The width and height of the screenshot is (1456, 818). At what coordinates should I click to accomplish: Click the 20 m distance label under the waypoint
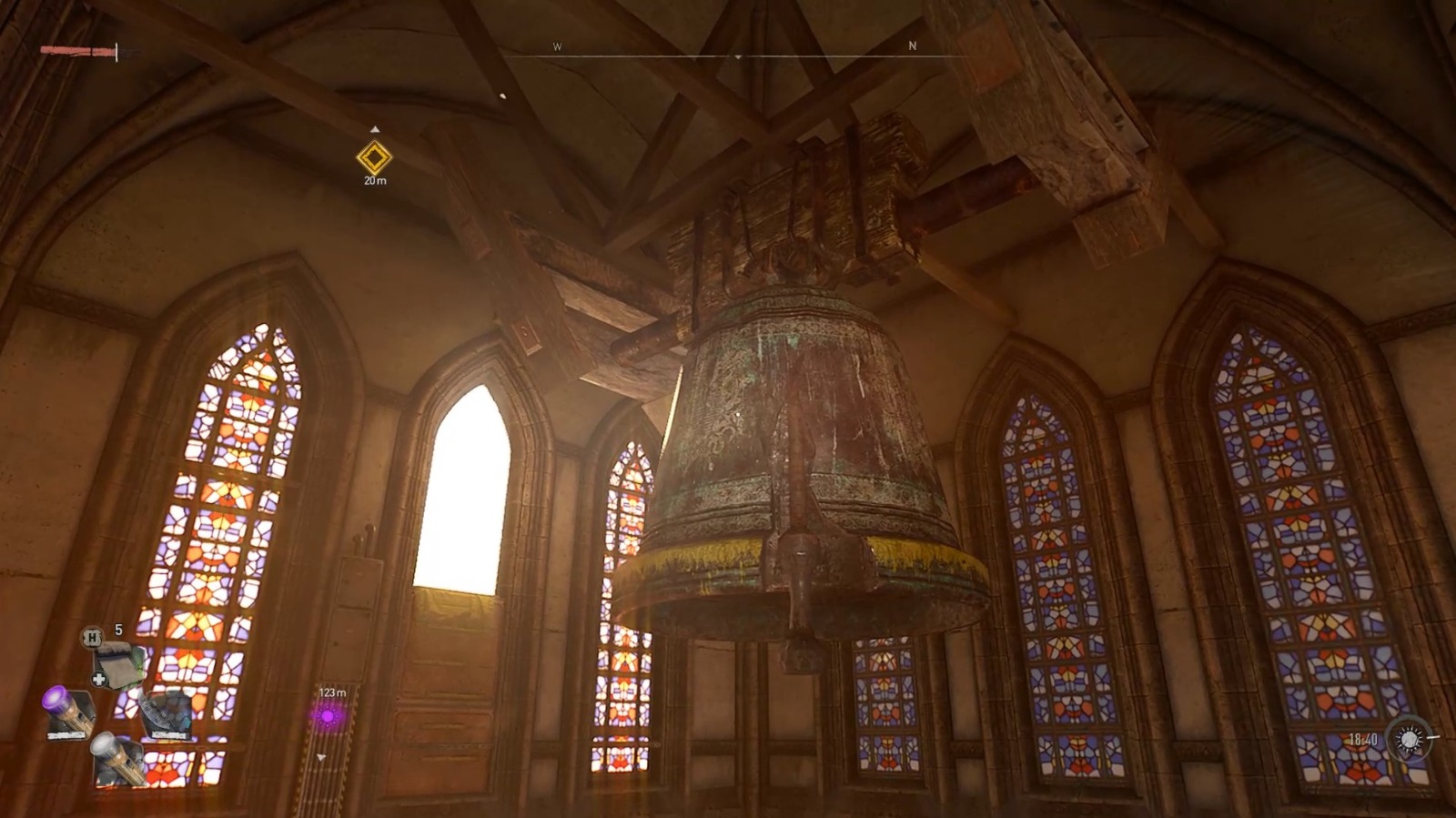coord(373,182)
